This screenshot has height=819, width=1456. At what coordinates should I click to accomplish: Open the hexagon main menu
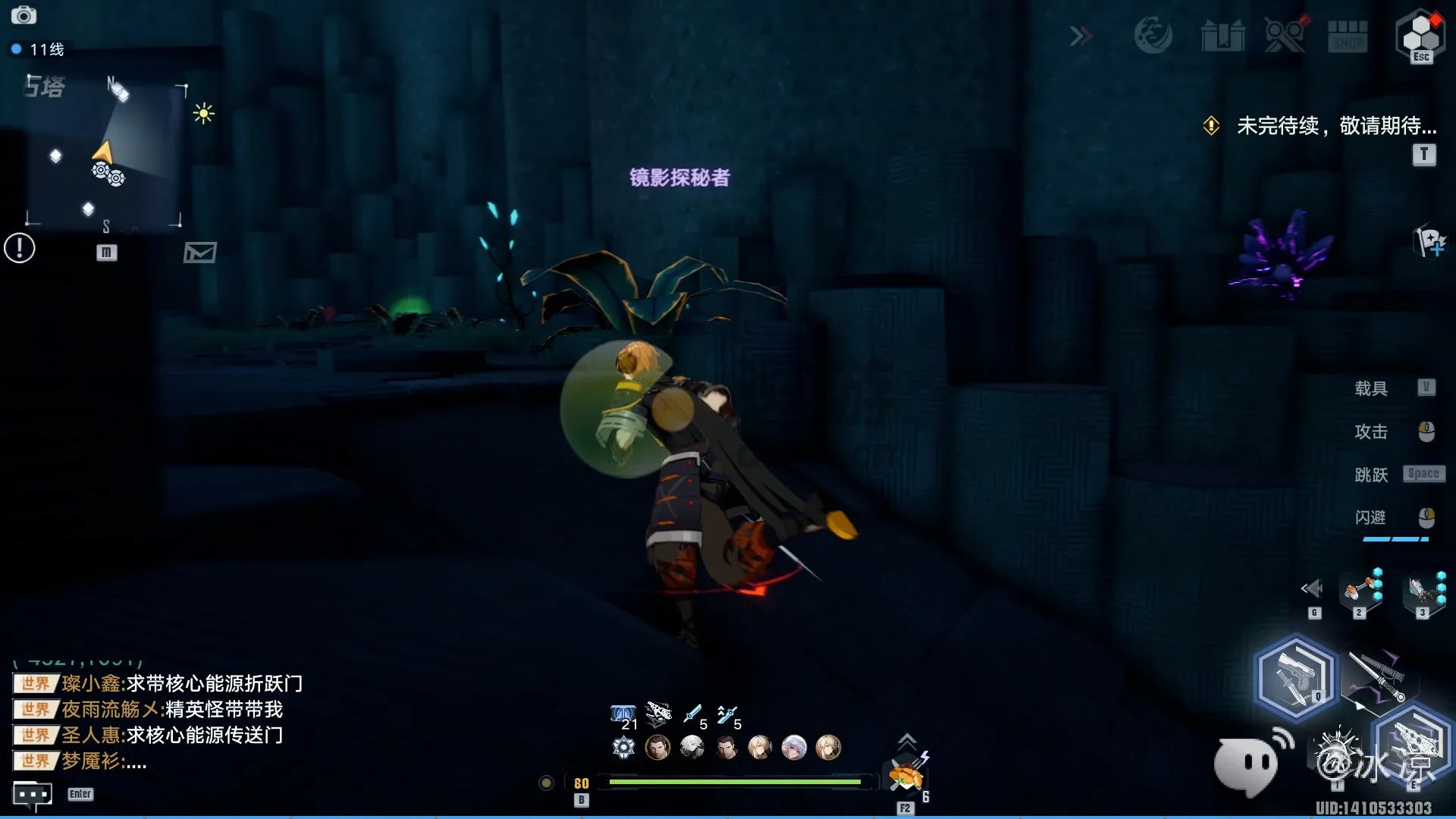click(1420, 34)
